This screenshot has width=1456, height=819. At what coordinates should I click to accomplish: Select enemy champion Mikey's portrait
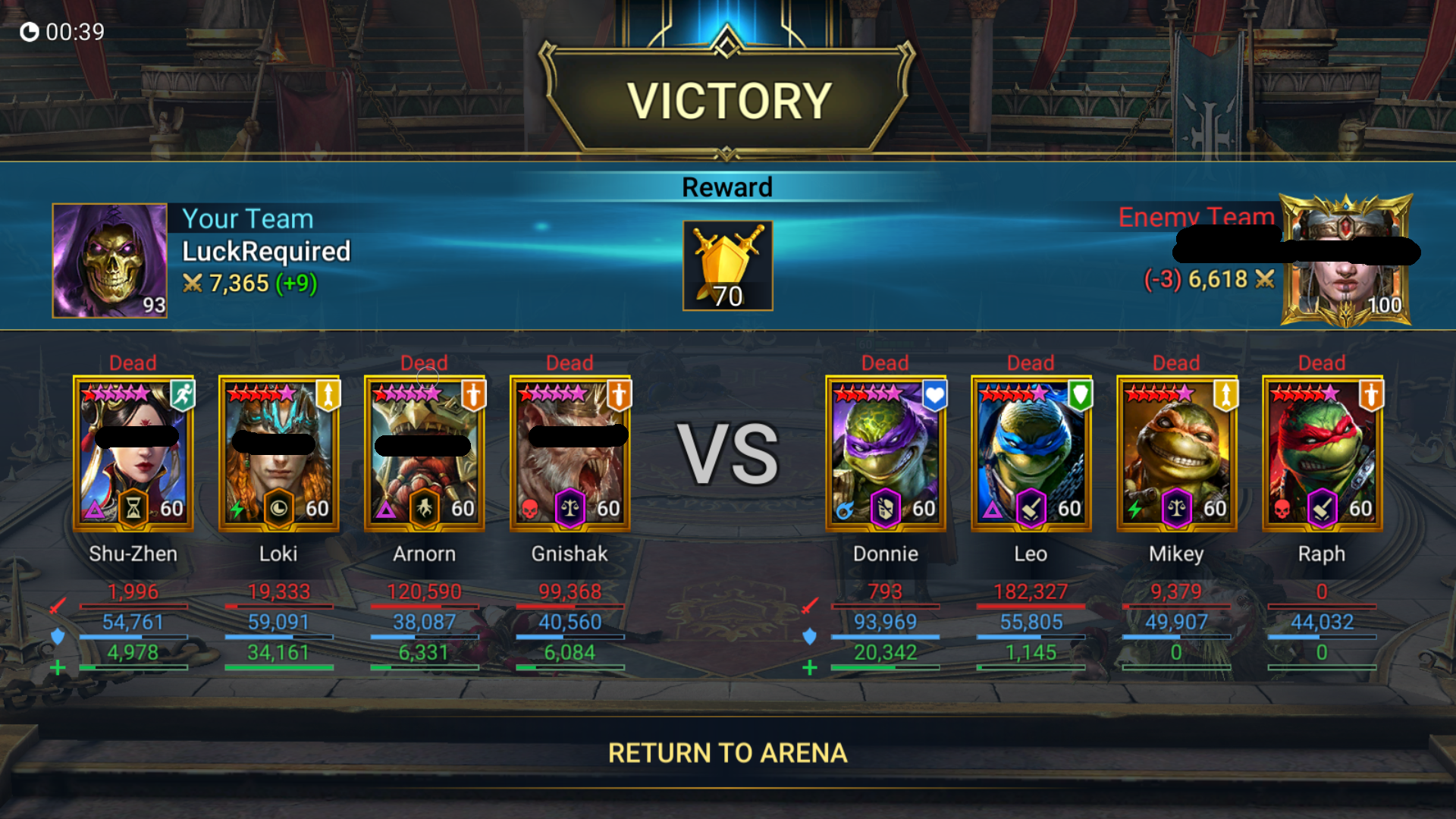1177,453
